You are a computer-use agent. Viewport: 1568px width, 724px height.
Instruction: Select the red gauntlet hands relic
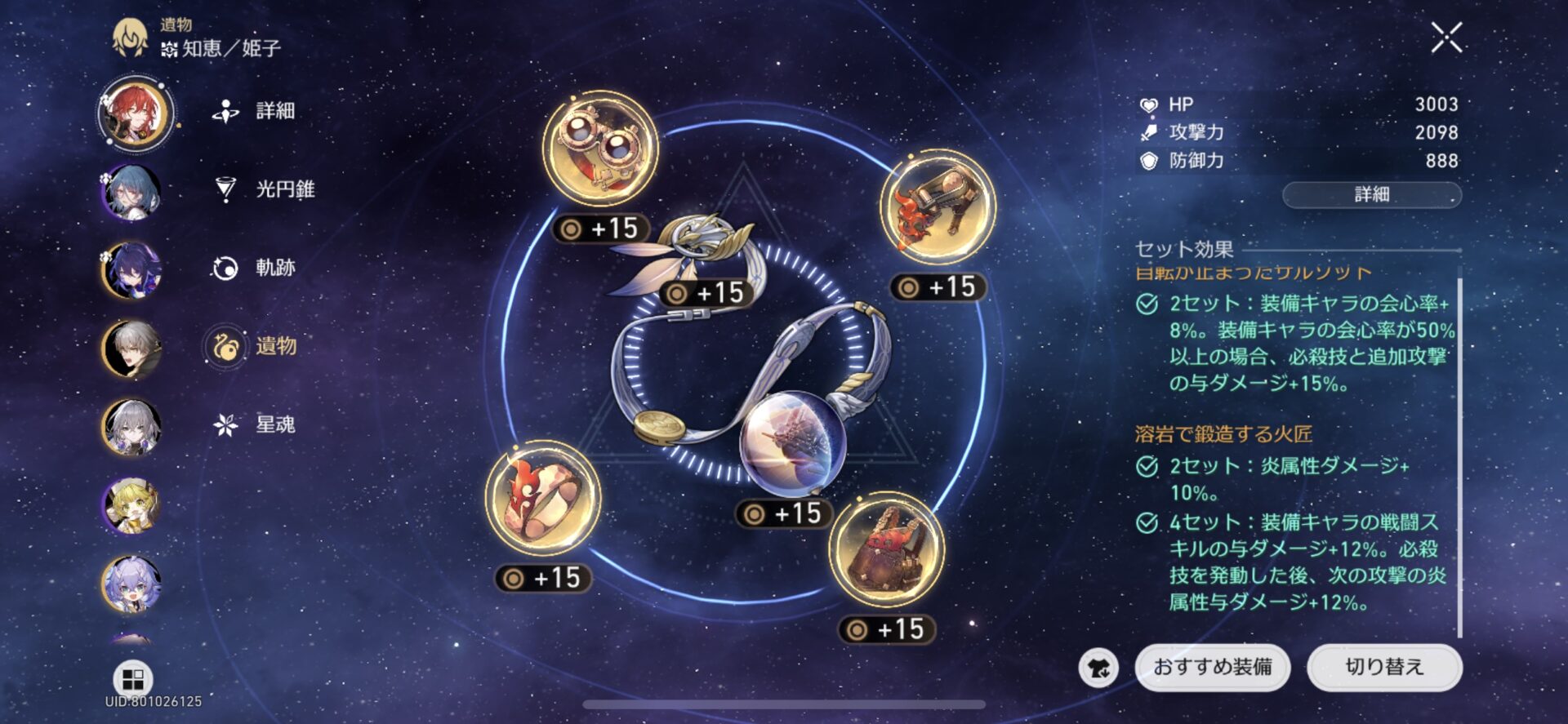937,207
